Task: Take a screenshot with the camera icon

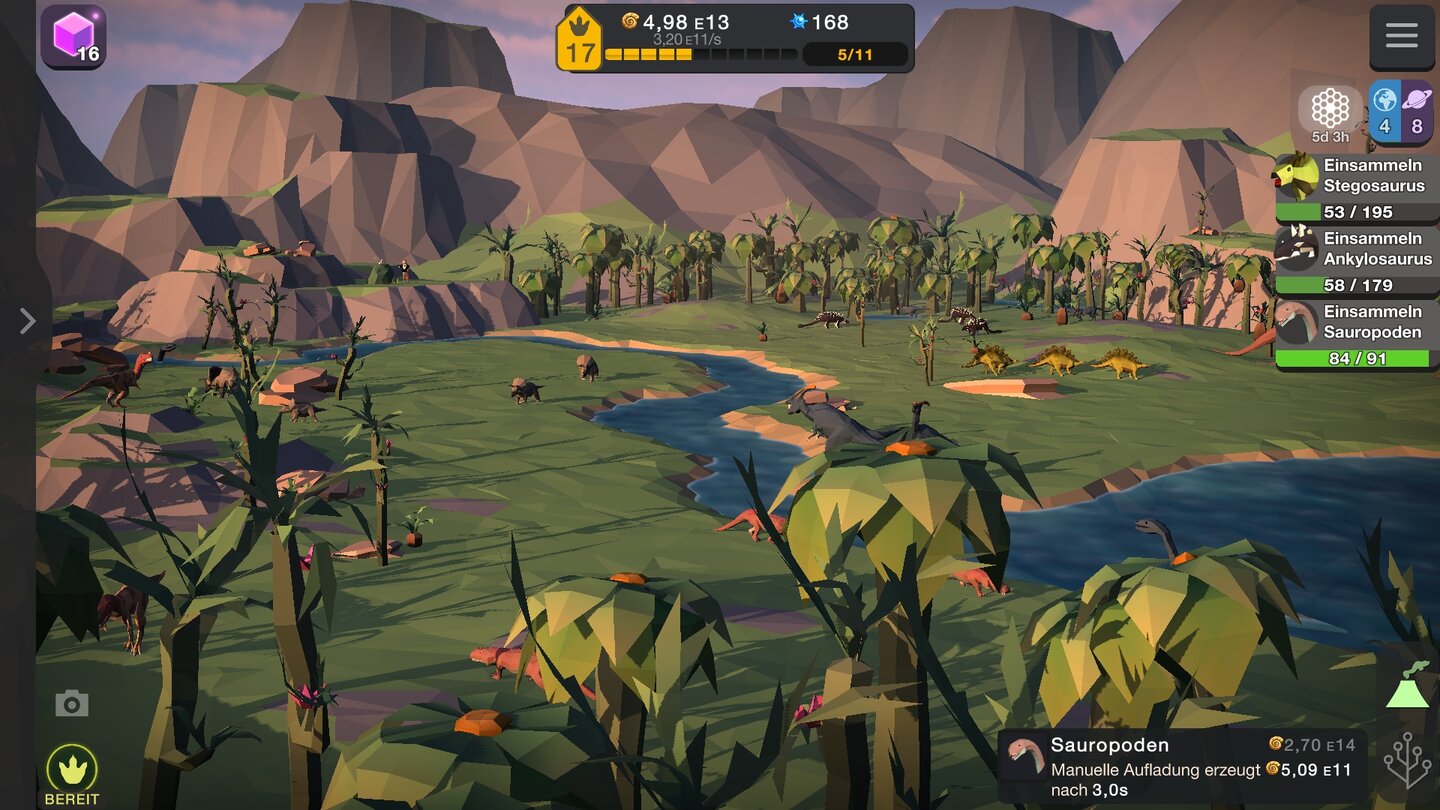Action: pyautogui.click(x=71, y=704)
